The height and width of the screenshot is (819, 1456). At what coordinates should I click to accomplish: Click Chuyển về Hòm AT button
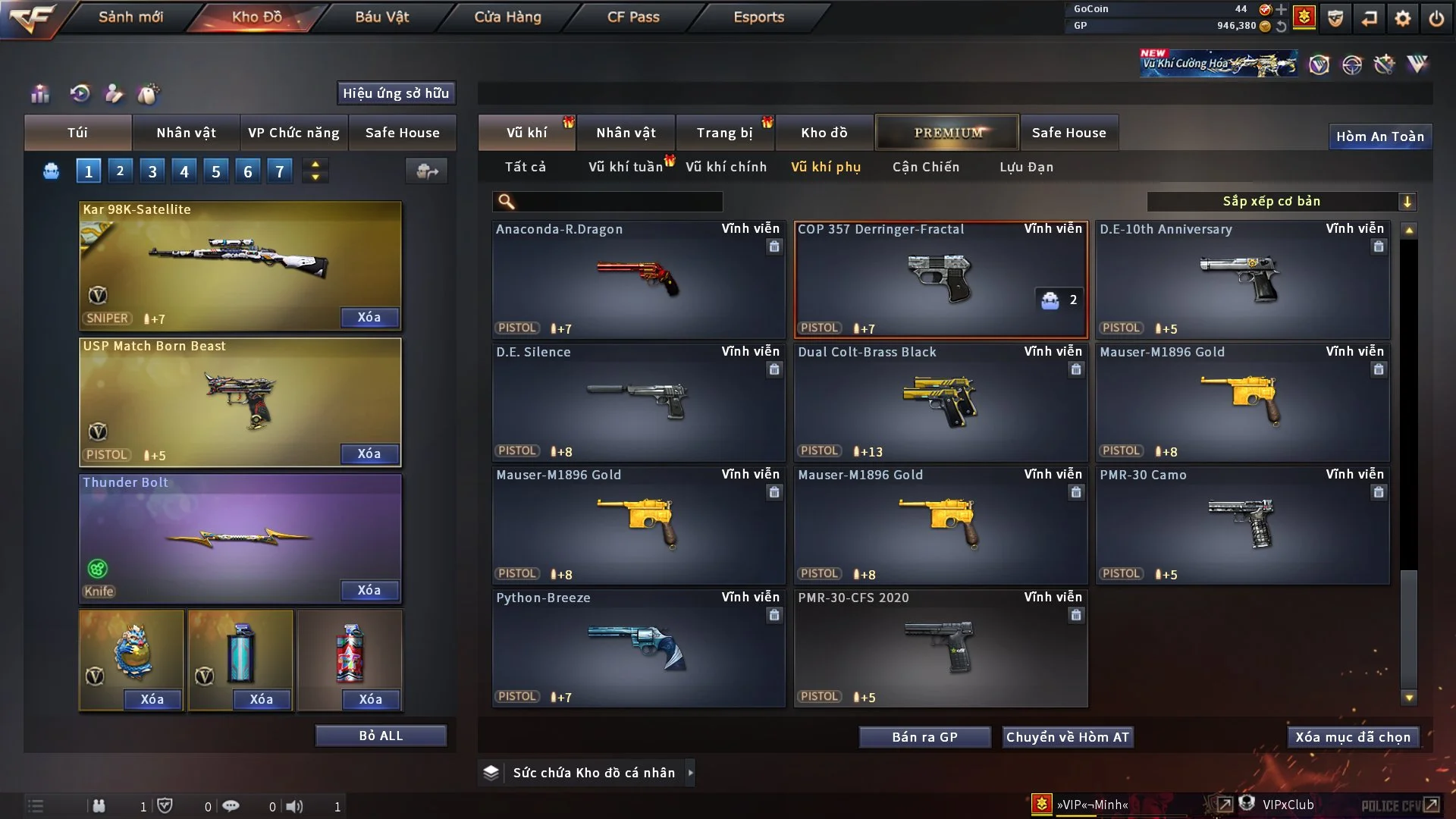click(x=1067, y=737)
